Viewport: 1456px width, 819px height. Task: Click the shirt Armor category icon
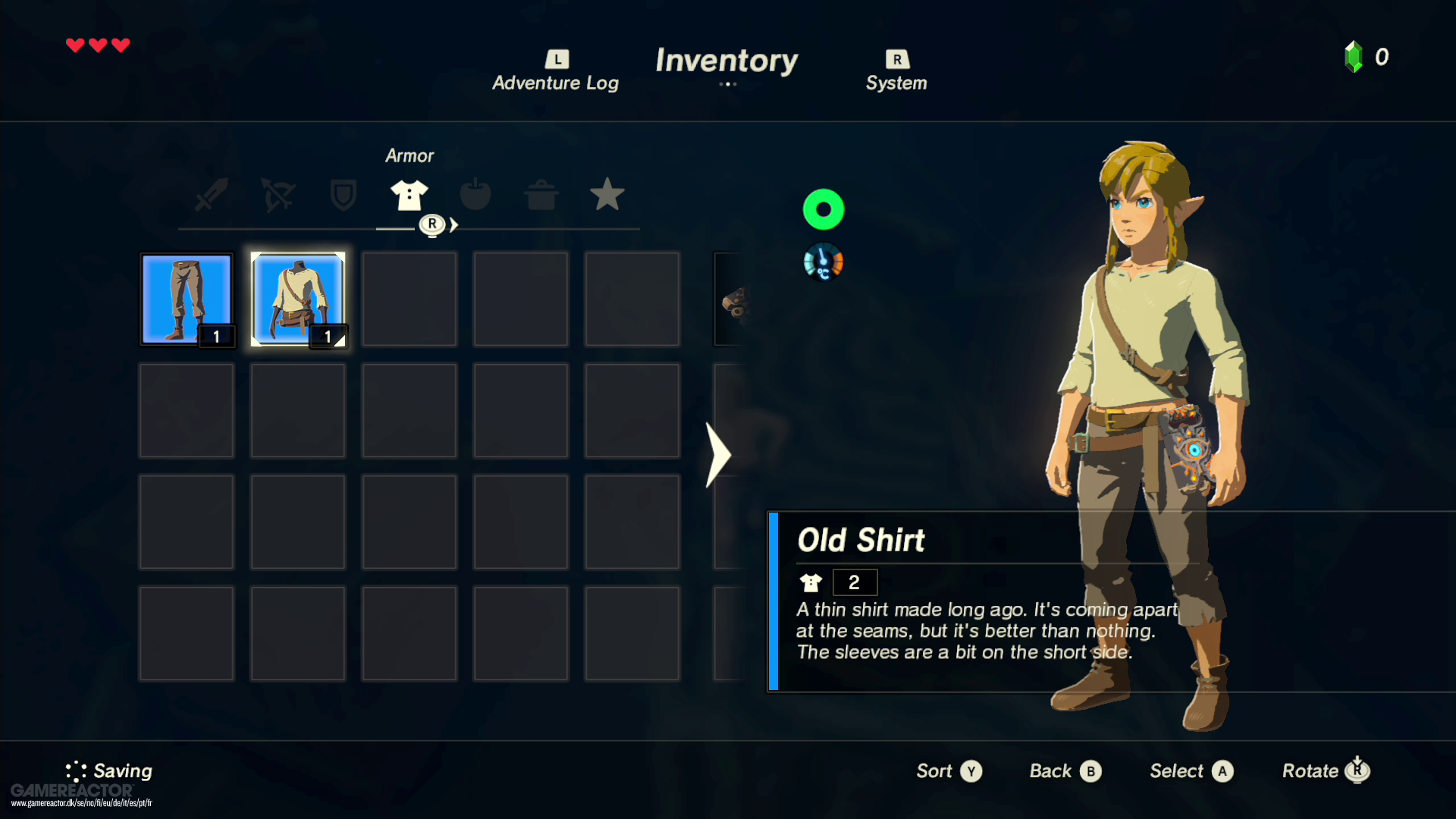click(409, 195)
